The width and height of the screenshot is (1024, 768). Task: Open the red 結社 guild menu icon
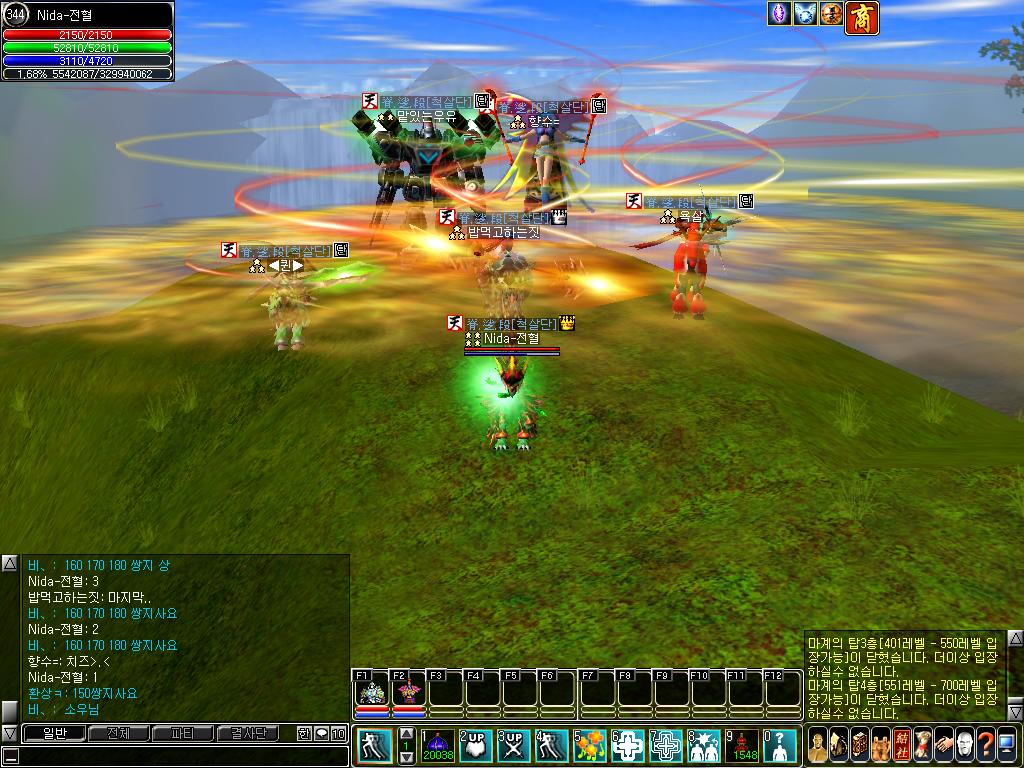[x=902, y=745]
